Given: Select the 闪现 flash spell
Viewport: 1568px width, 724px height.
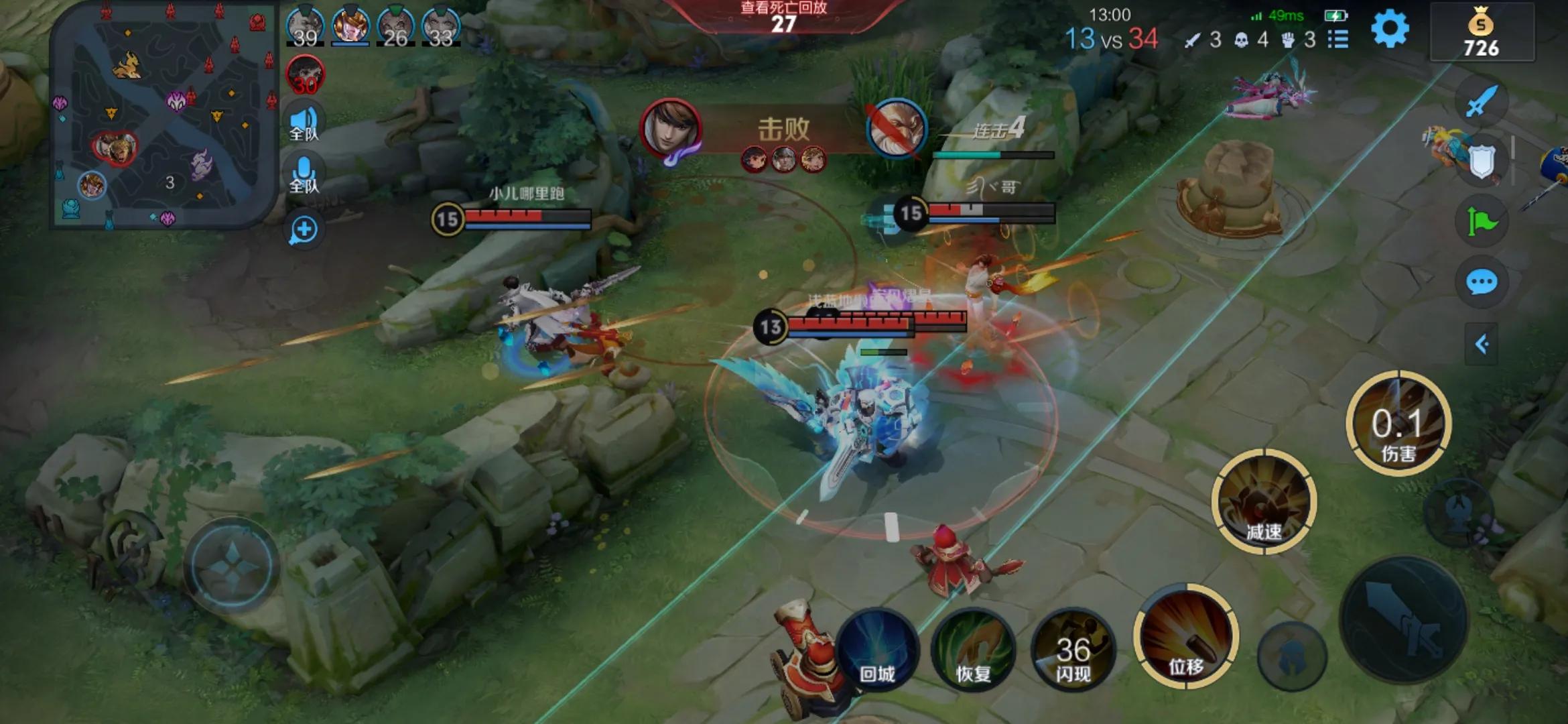Looking at the screenshot, I should click(1073, 650).
